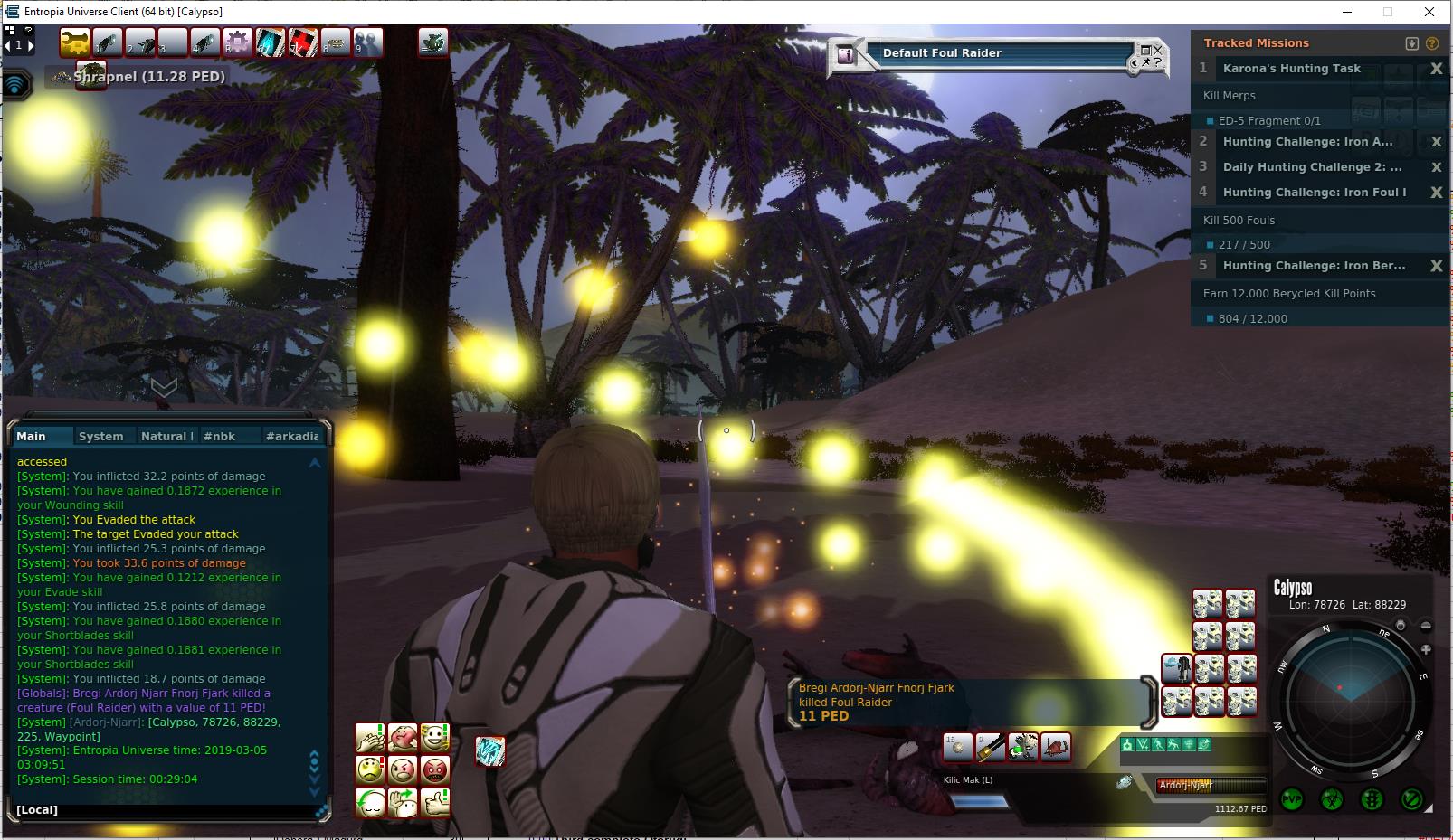The height and width of the screenshot is (840, 1453).
Task: Play the clapping hands emote
Action: 370,738
